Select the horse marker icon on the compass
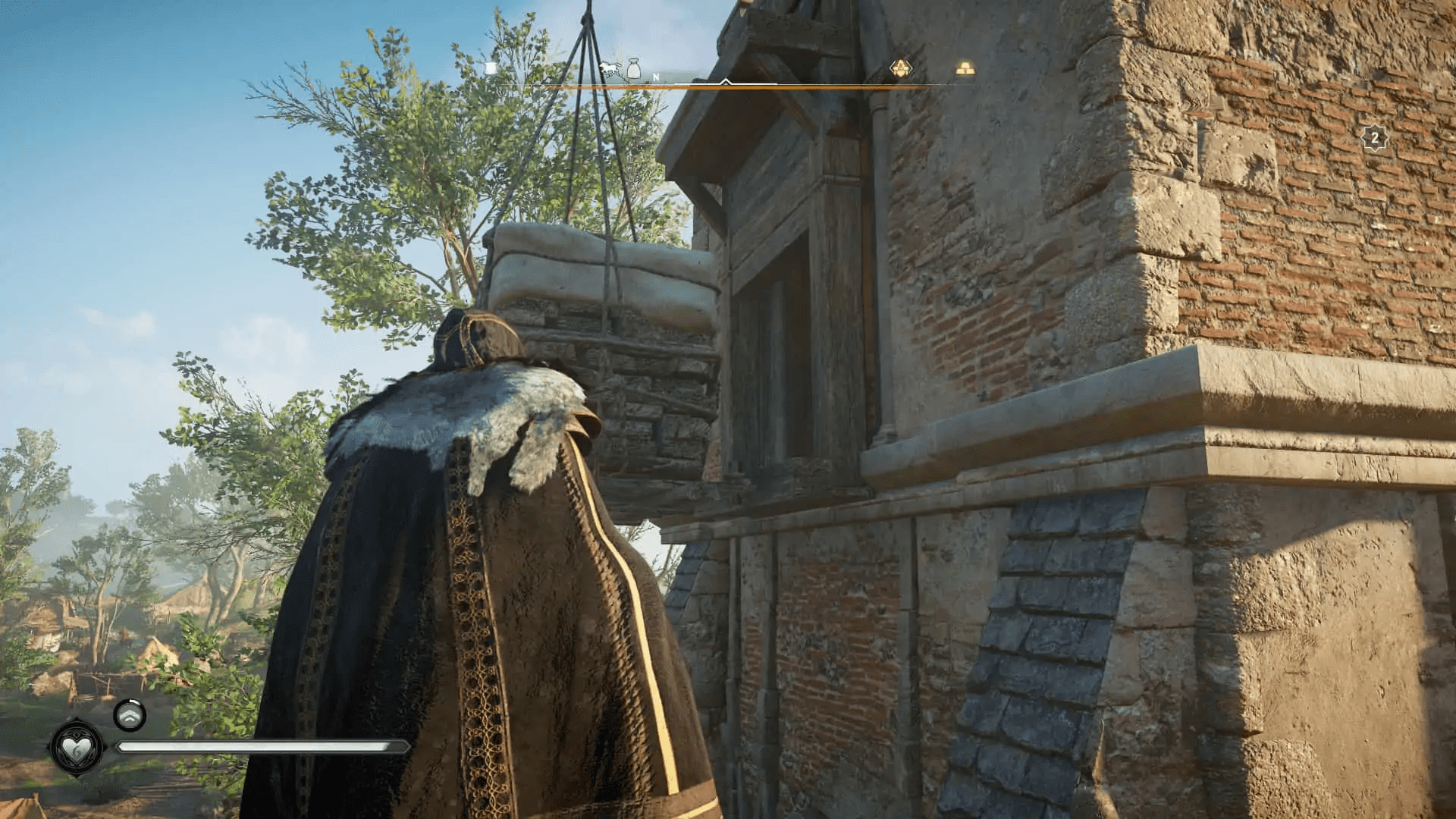Screen dimensions: 1456x819 point(610,67)
